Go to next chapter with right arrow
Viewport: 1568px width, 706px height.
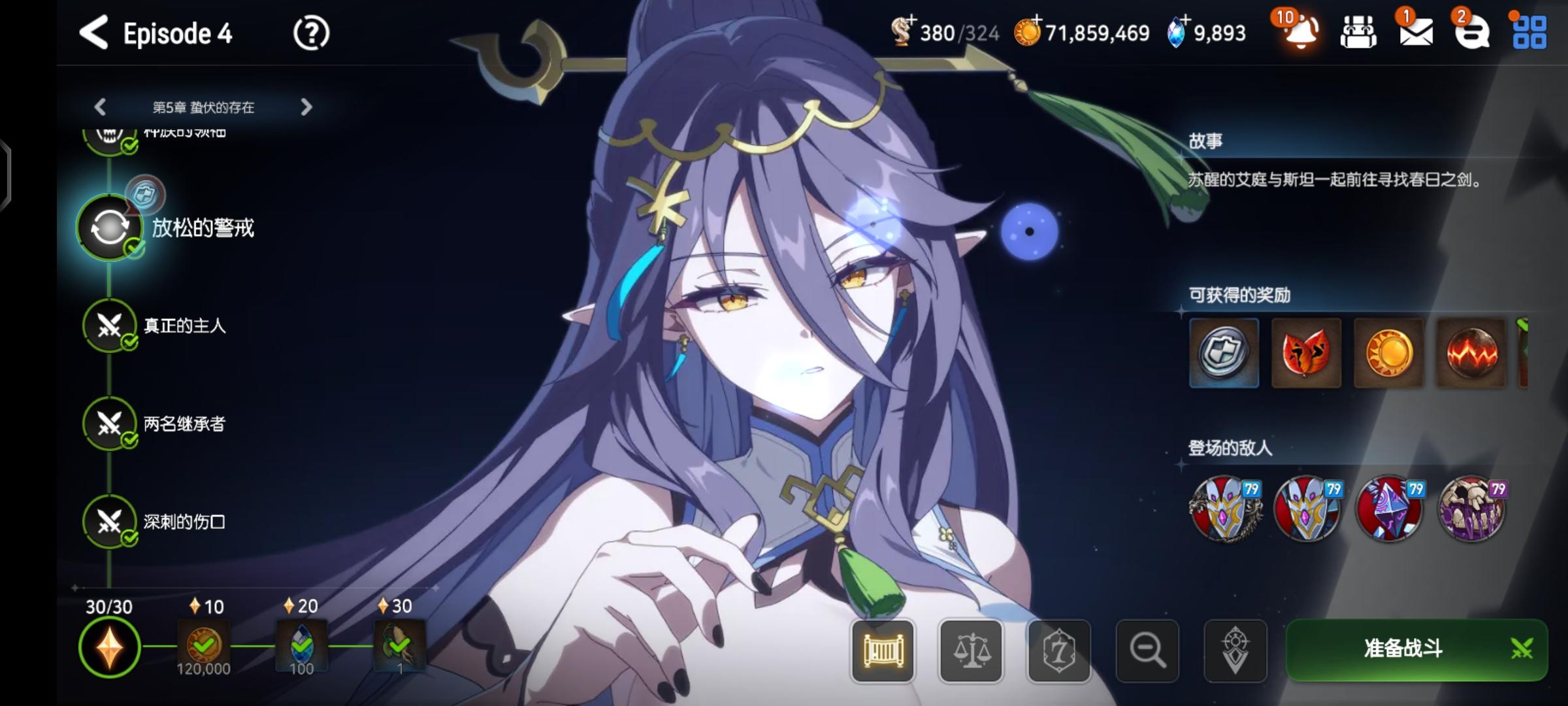tap(305, 107)
